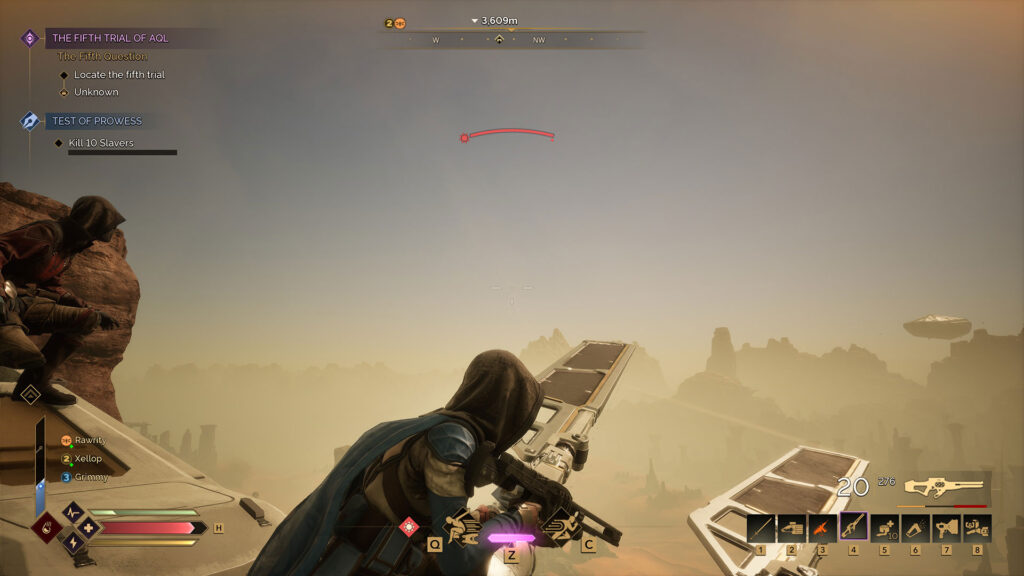Screen dimensions: 1024x576
Task: Select the sword in hotbar slot 1
Action: click(761, 527)
